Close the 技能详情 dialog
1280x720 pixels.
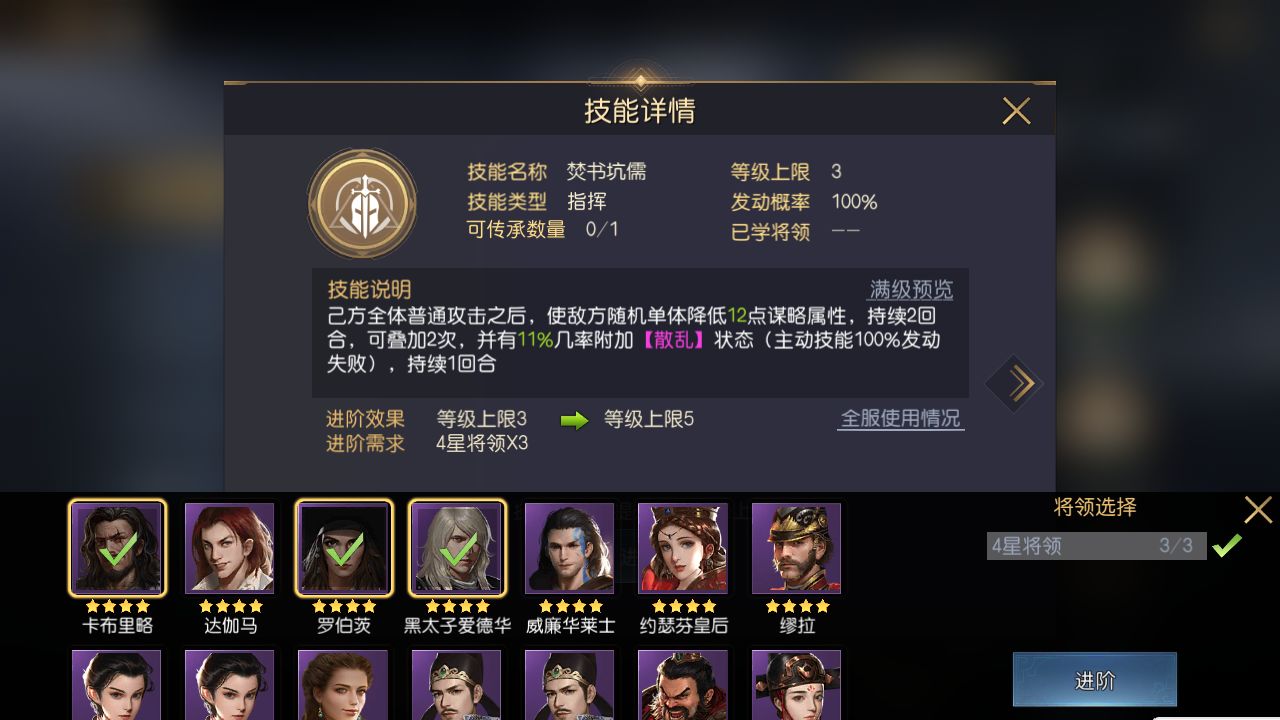click(x=1017, y=111)
